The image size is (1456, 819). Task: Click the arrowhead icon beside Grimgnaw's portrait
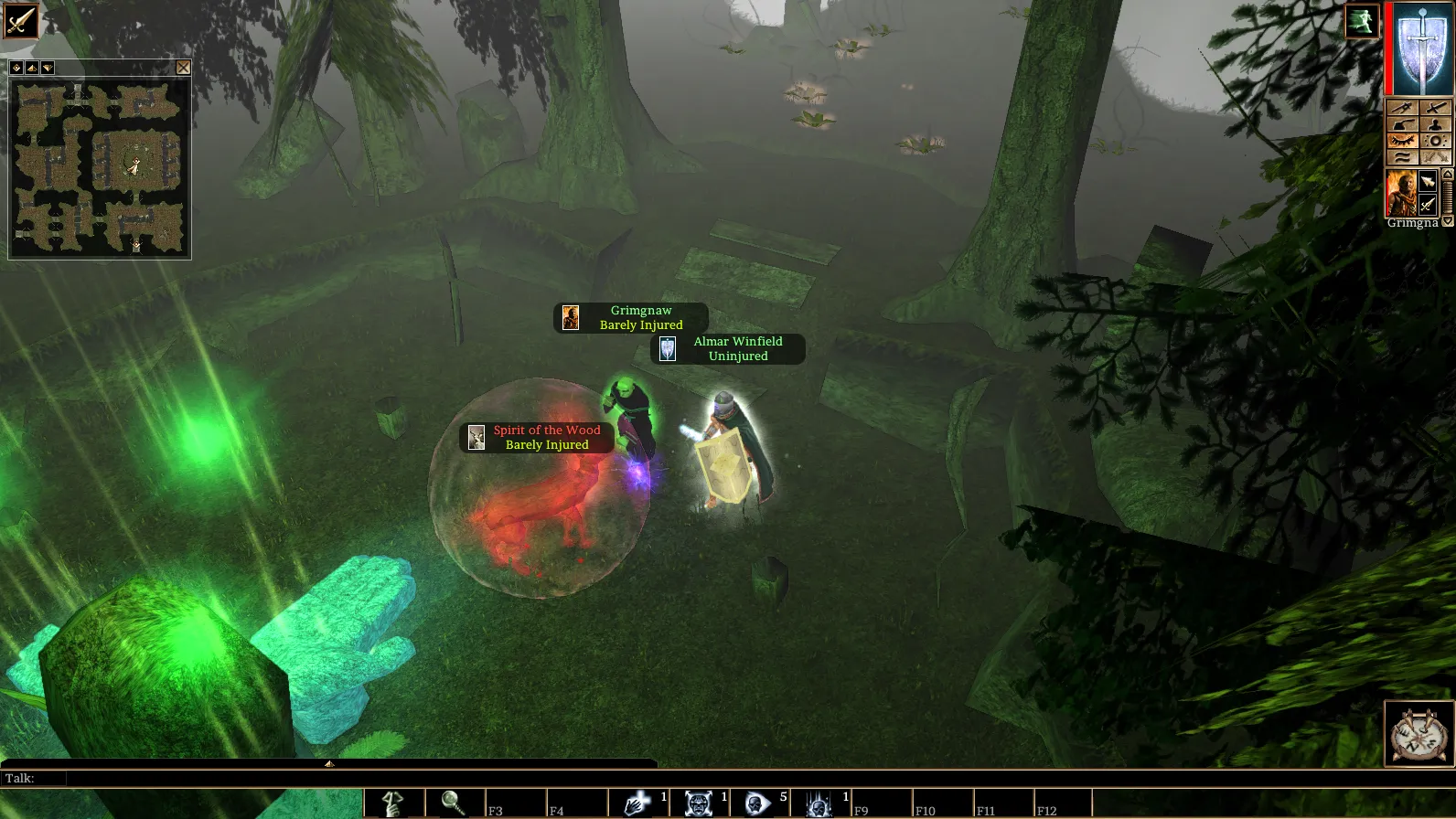(x=1428, y=182)
